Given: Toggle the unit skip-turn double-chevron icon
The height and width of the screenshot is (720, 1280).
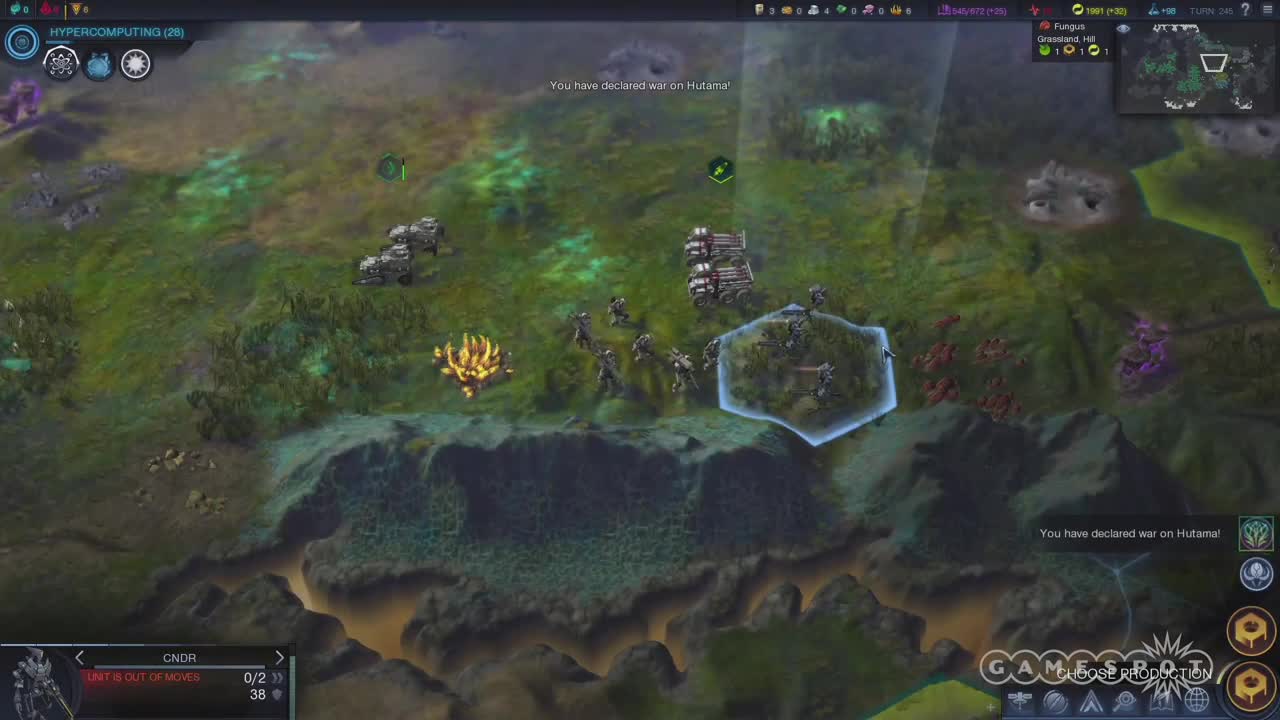Looking at the screenshot, I should click(x=277, y=677).
